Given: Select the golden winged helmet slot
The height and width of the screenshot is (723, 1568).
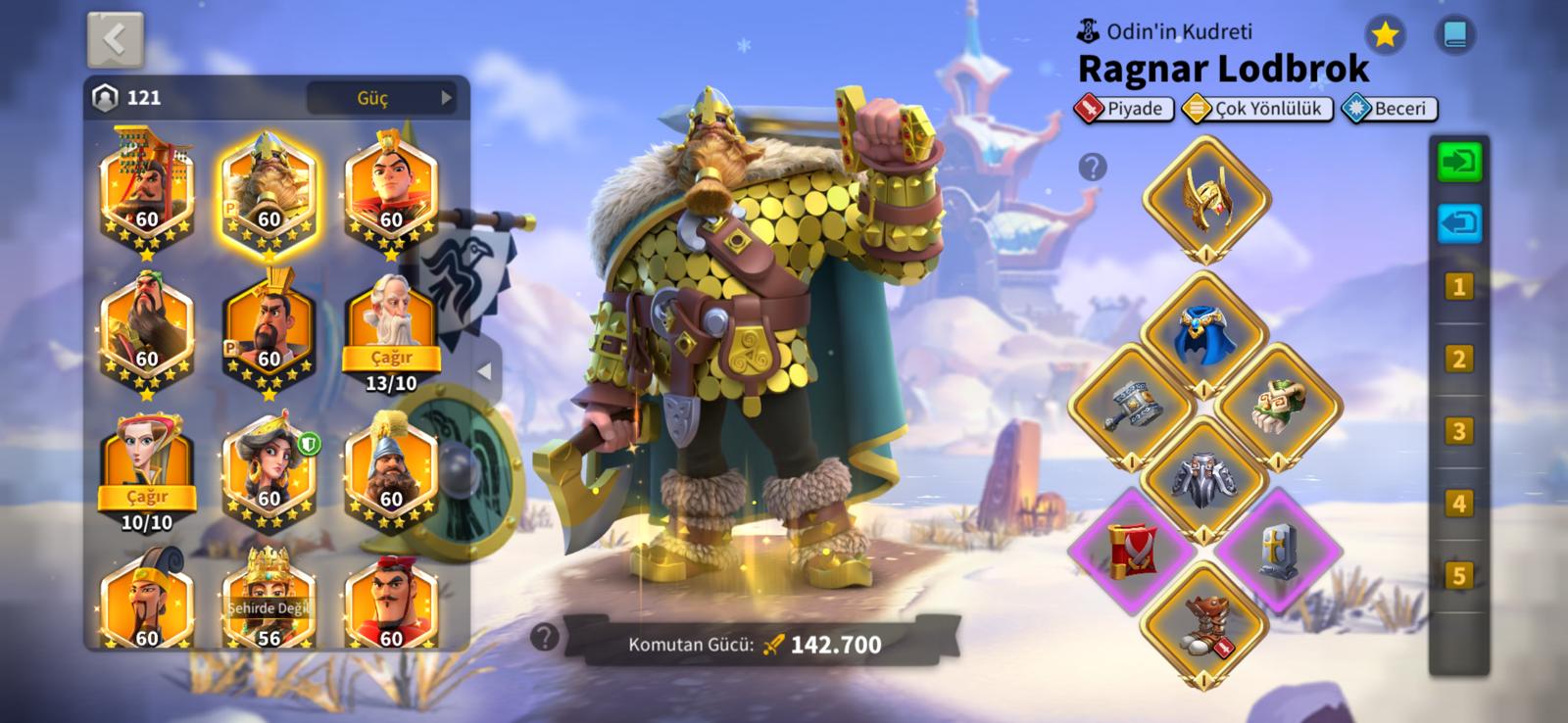Looking at the screenshot, I should point(1206,199).
